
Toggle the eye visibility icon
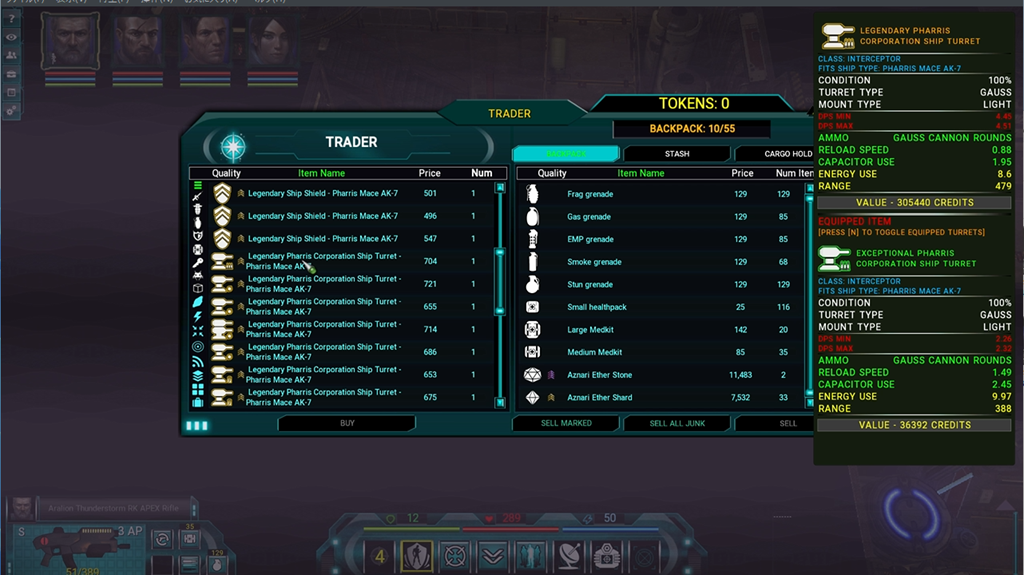pyautogui.click(x=11, y=37)
